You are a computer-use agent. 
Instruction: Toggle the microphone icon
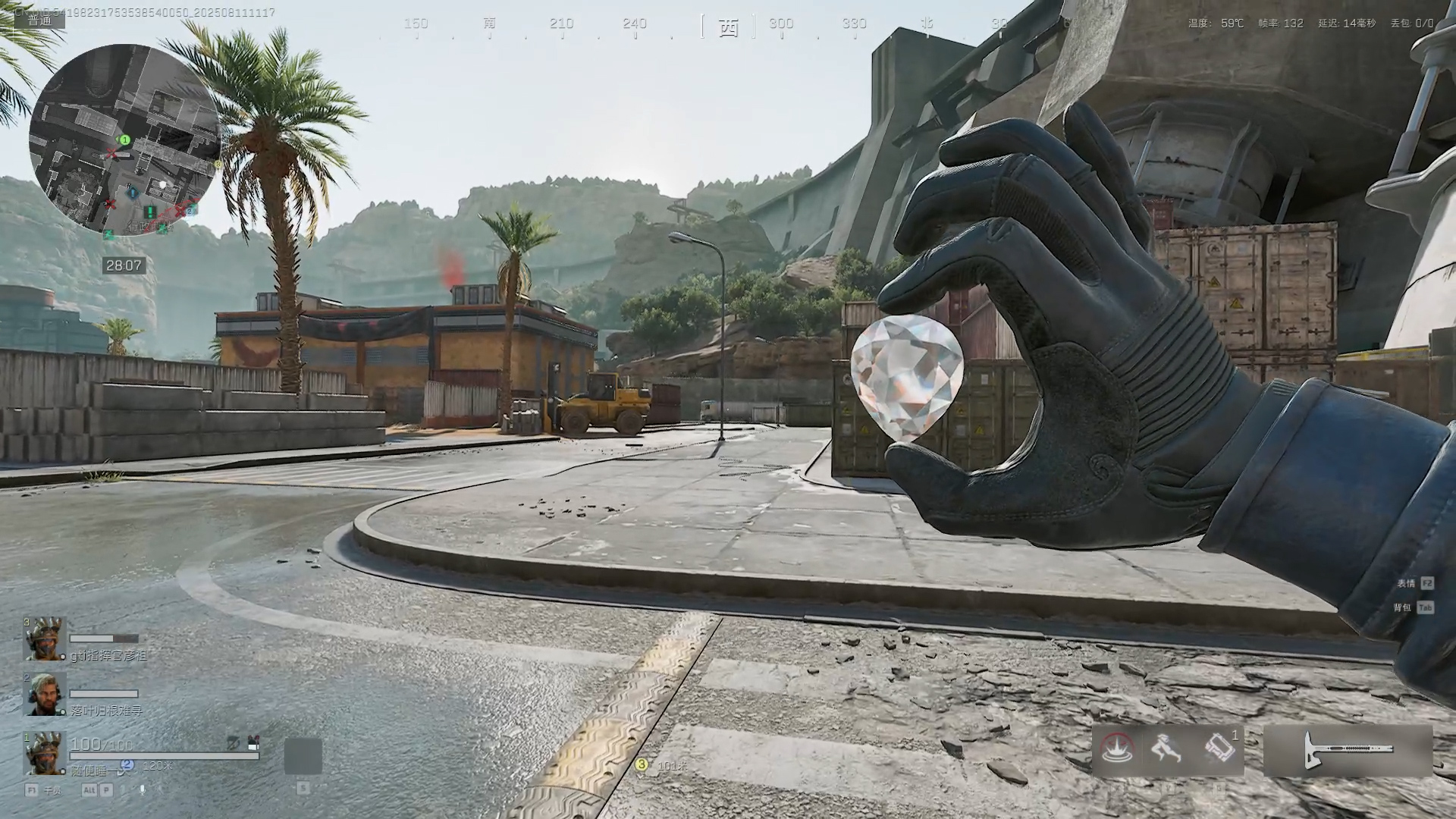pyautogui.click(x=142, y=789)
